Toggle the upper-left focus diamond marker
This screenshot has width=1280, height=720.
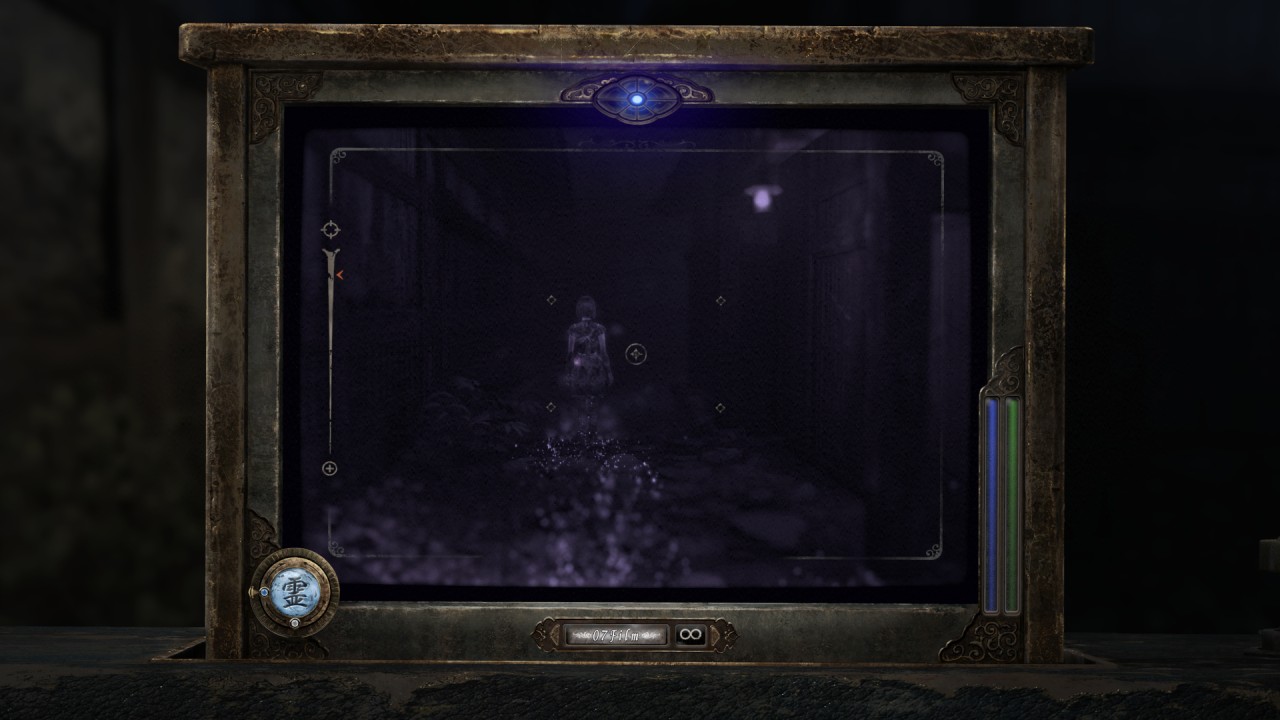[553, 298]
